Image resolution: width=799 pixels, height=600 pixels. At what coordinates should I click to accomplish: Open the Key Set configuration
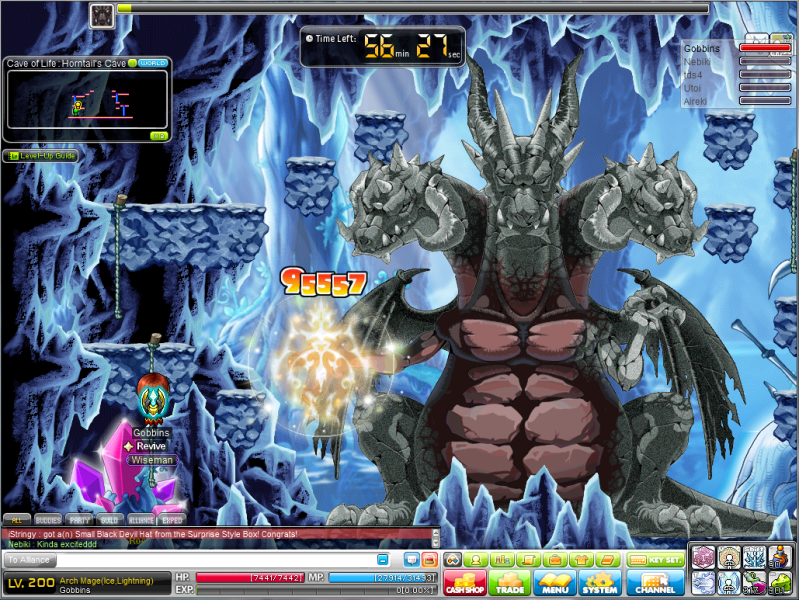[656, 560]
